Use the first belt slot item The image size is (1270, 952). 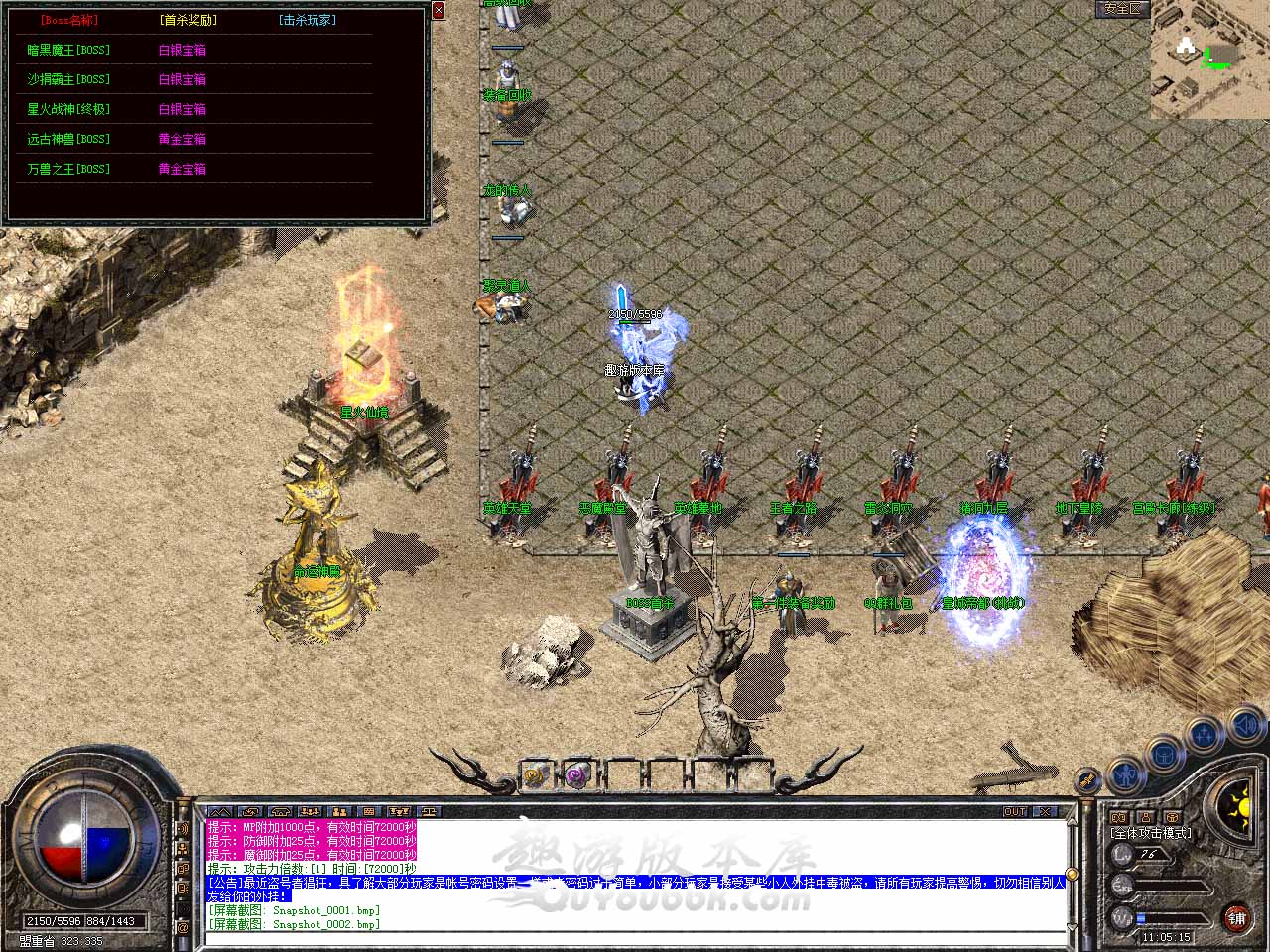[536, 774]
